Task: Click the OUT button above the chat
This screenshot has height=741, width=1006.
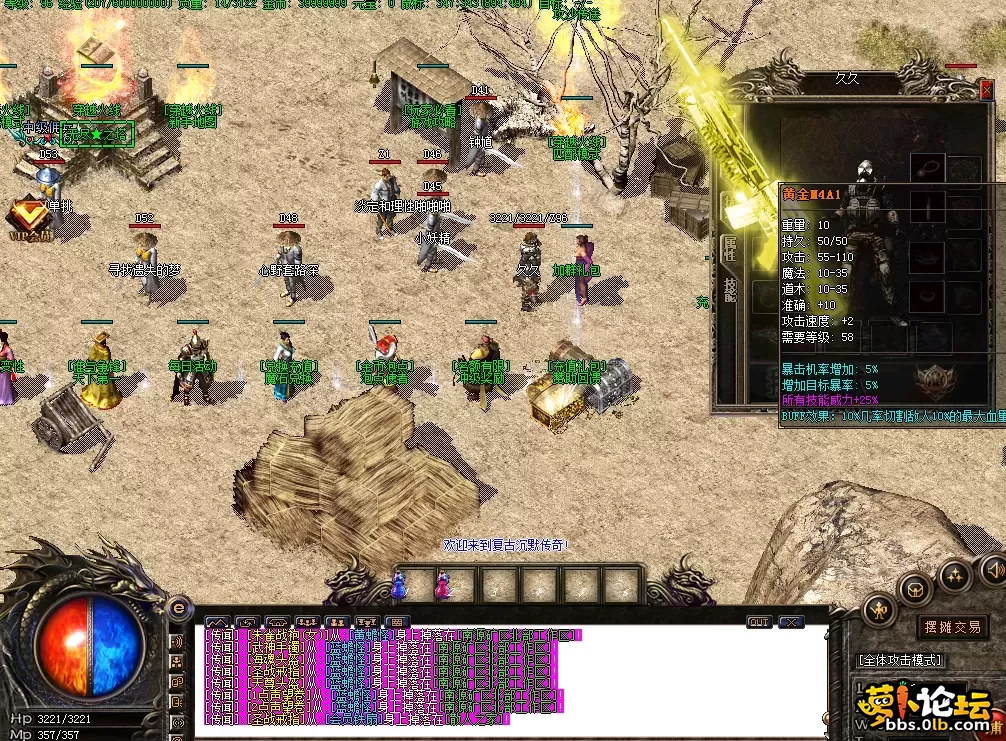Action: click(759, 622)
